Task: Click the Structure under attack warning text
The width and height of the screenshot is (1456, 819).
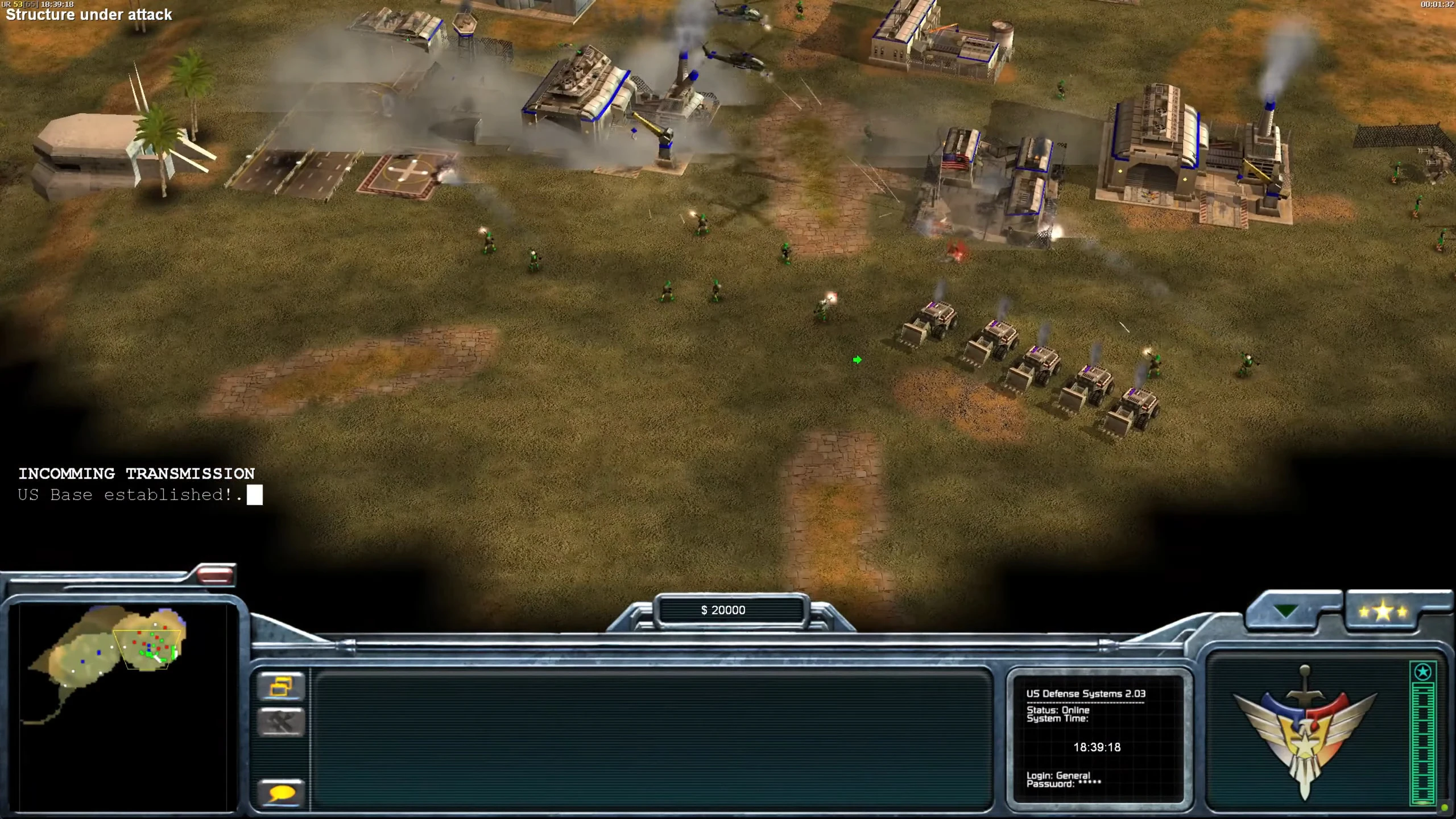Action: click(x=88, y=15)
